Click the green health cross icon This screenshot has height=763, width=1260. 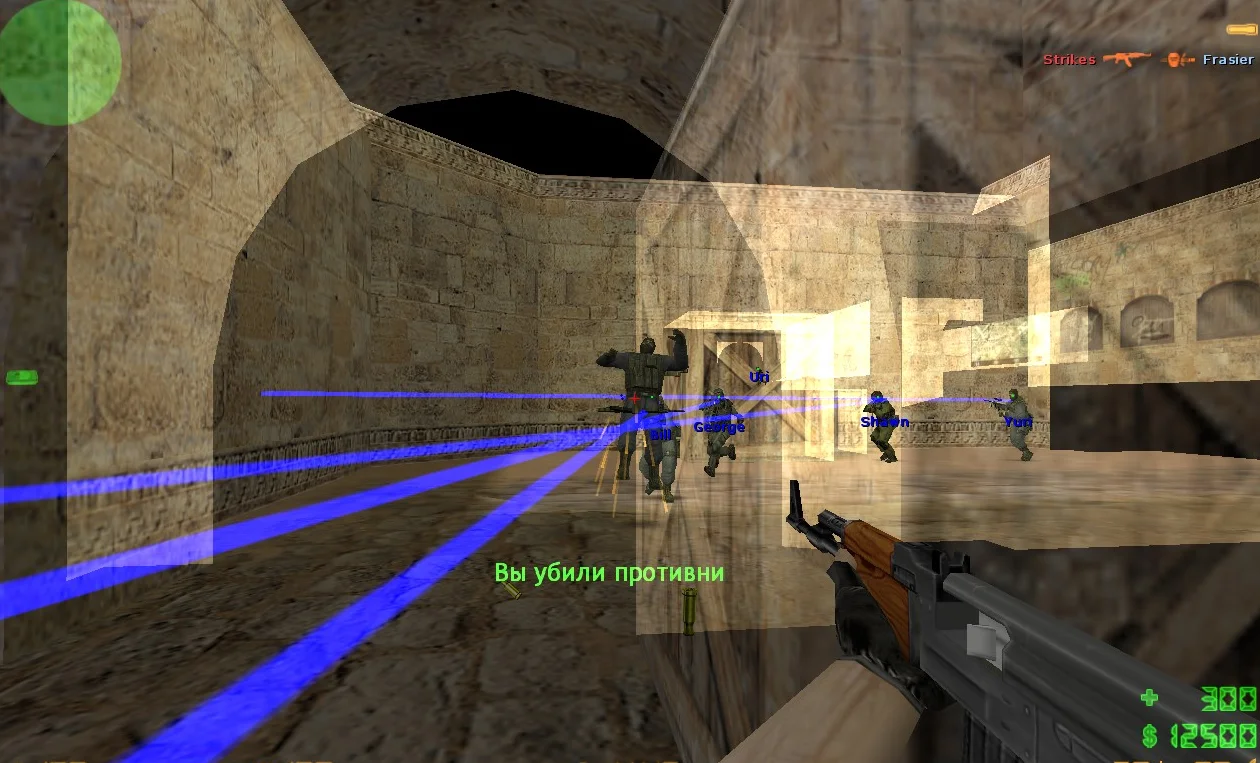pyautogui.click(x=1153, y=696)
